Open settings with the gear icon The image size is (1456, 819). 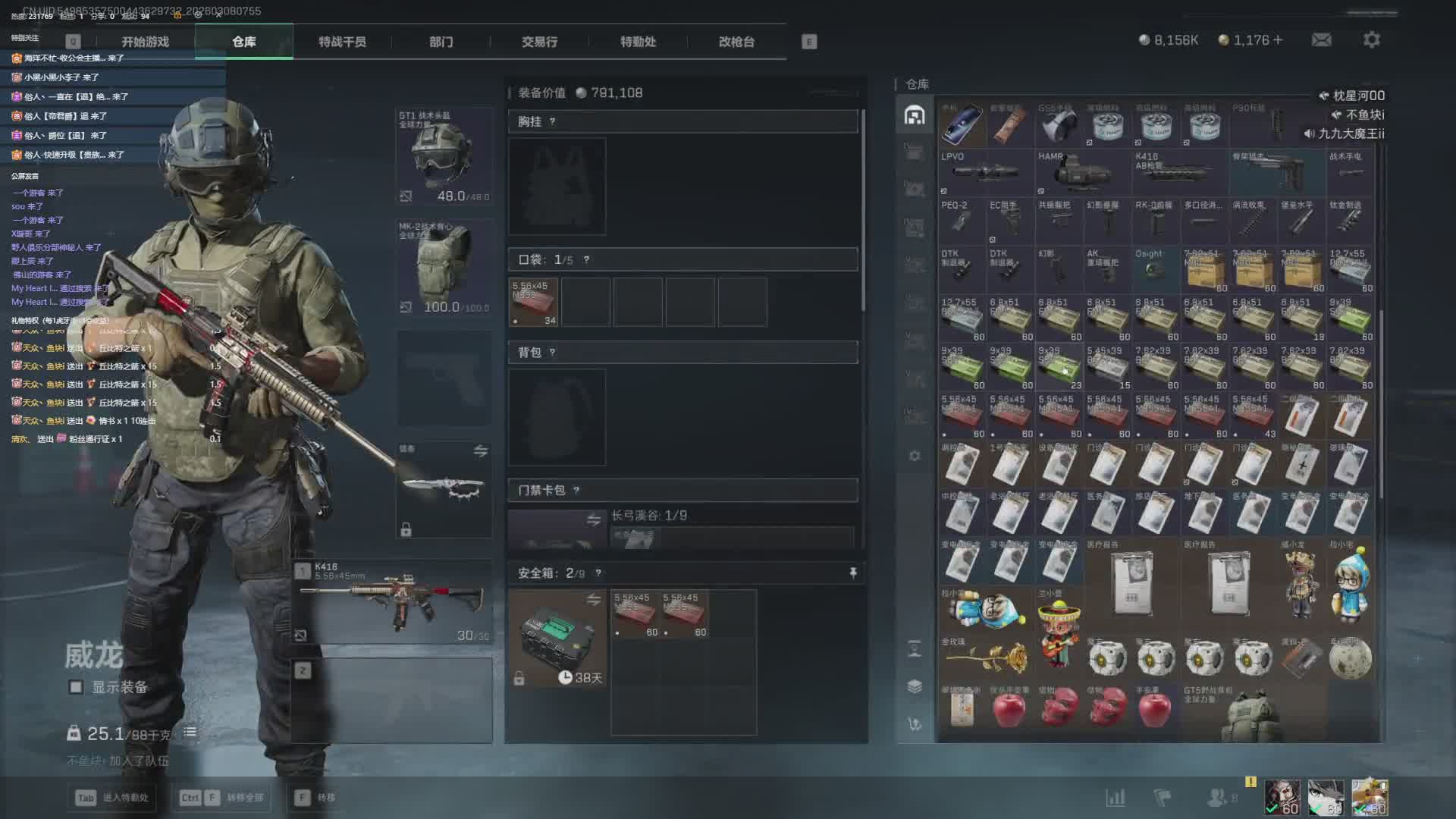coord(1372,39)
